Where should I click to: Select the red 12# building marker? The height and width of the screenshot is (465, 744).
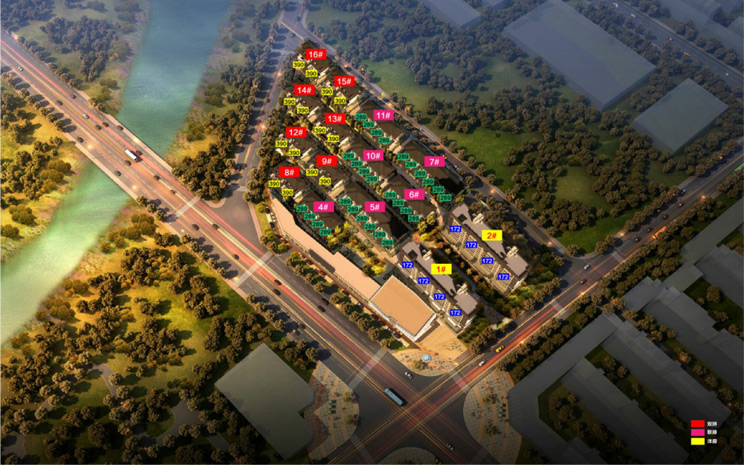(295, 132)
